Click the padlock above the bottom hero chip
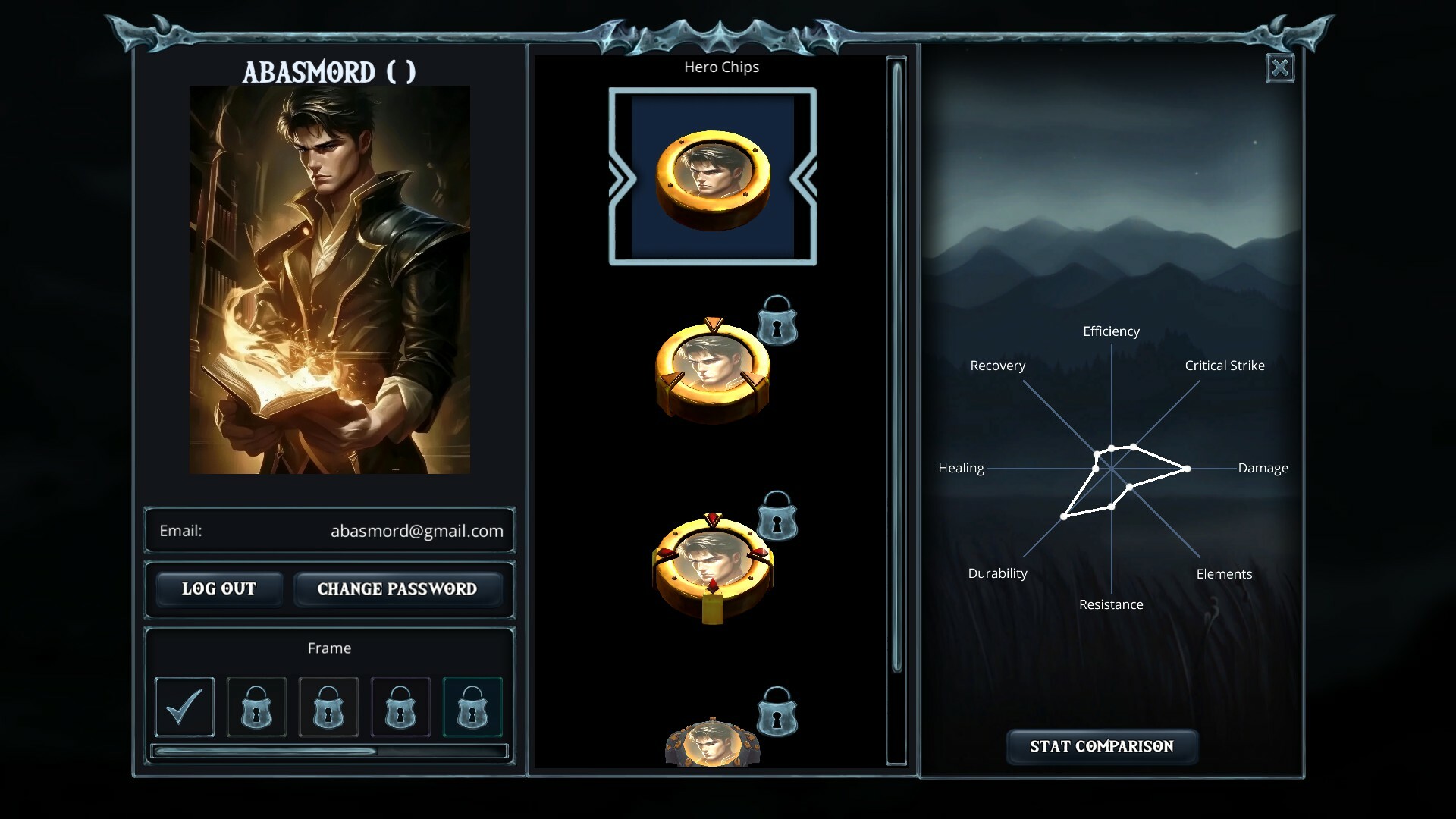 (x=777, y=713)
